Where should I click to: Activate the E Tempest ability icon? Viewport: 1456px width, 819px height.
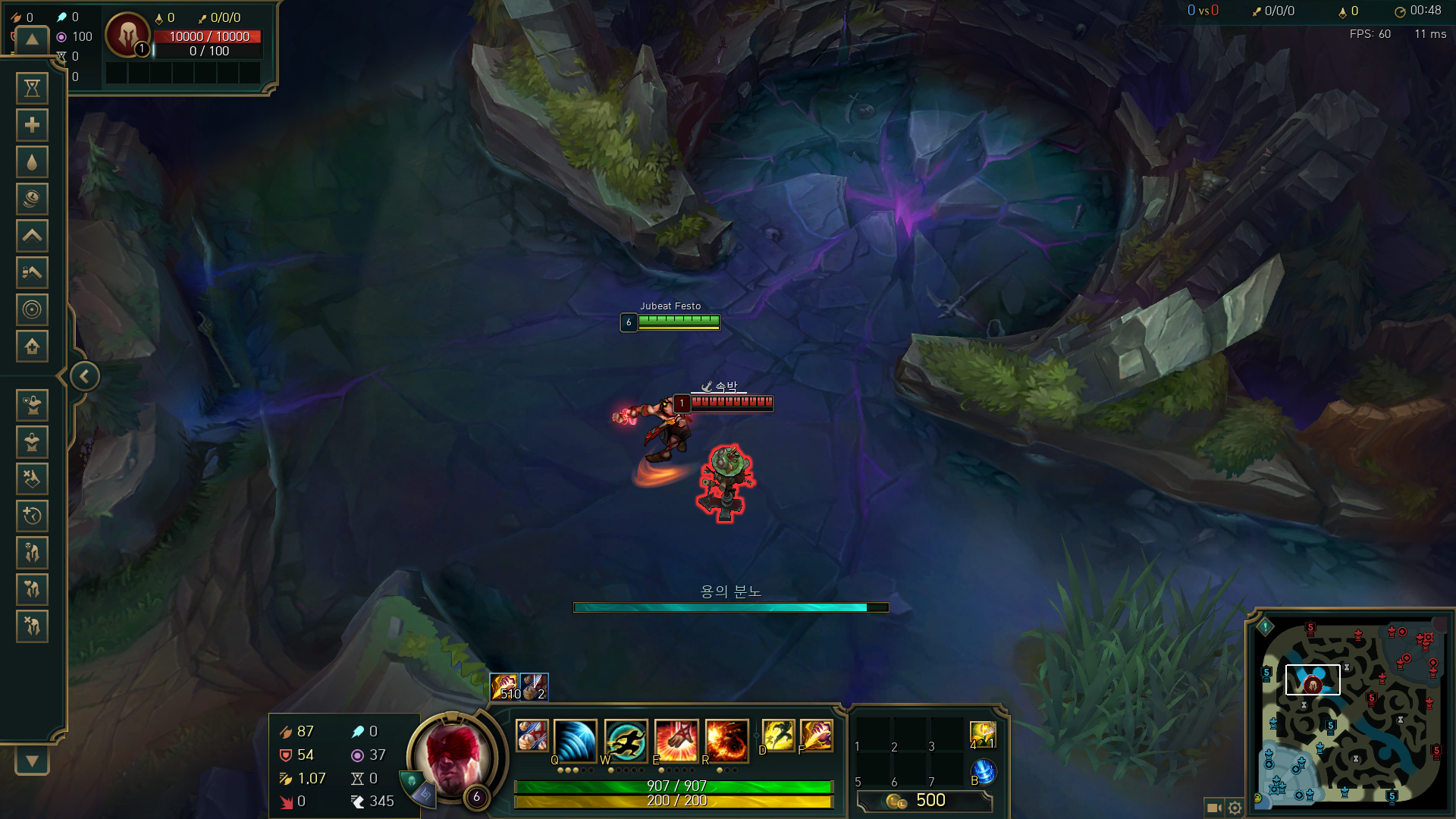(676, 740)
